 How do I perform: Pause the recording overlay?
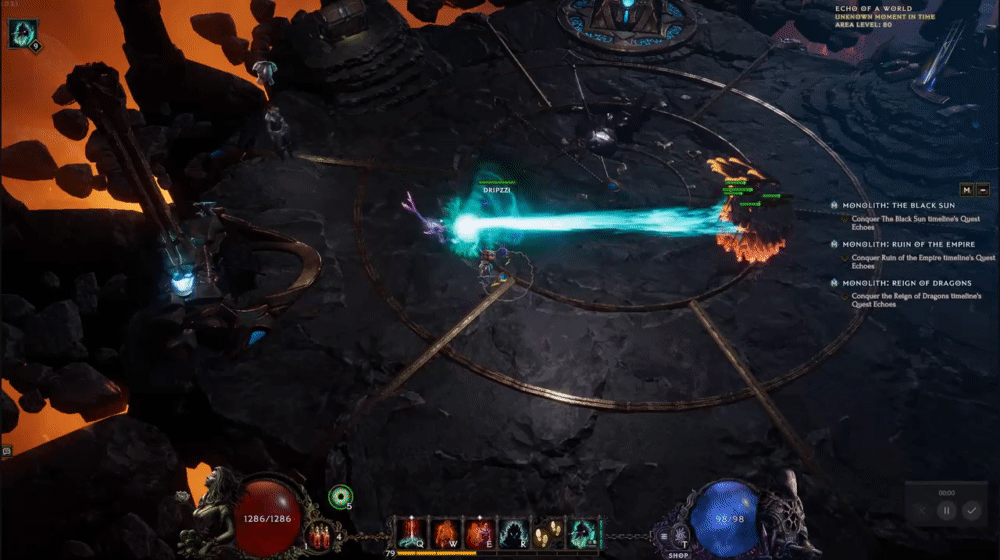tap(946, 510)
